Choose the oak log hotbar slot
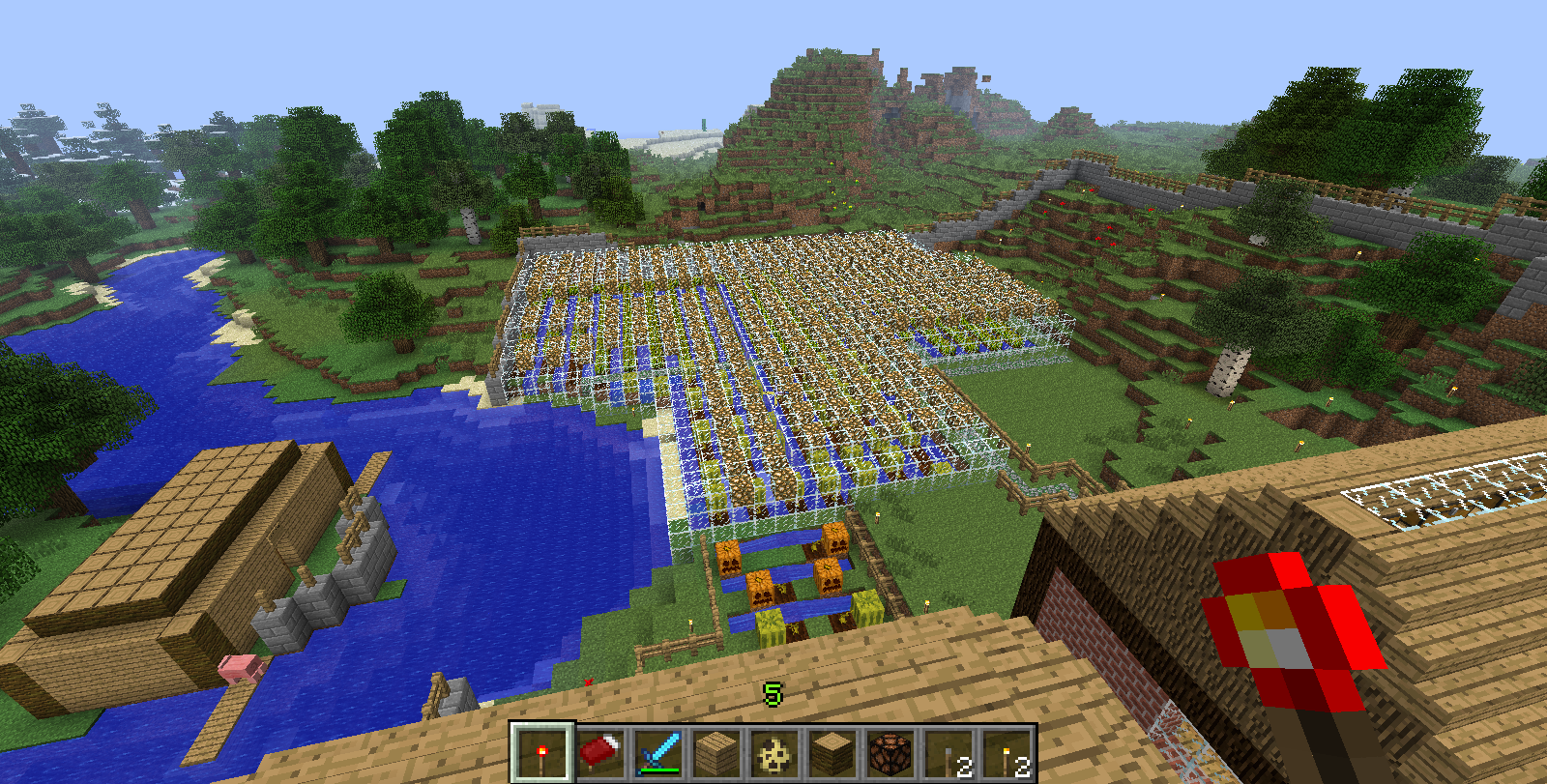The image size is (1547, 784). (x=832, y=753)
